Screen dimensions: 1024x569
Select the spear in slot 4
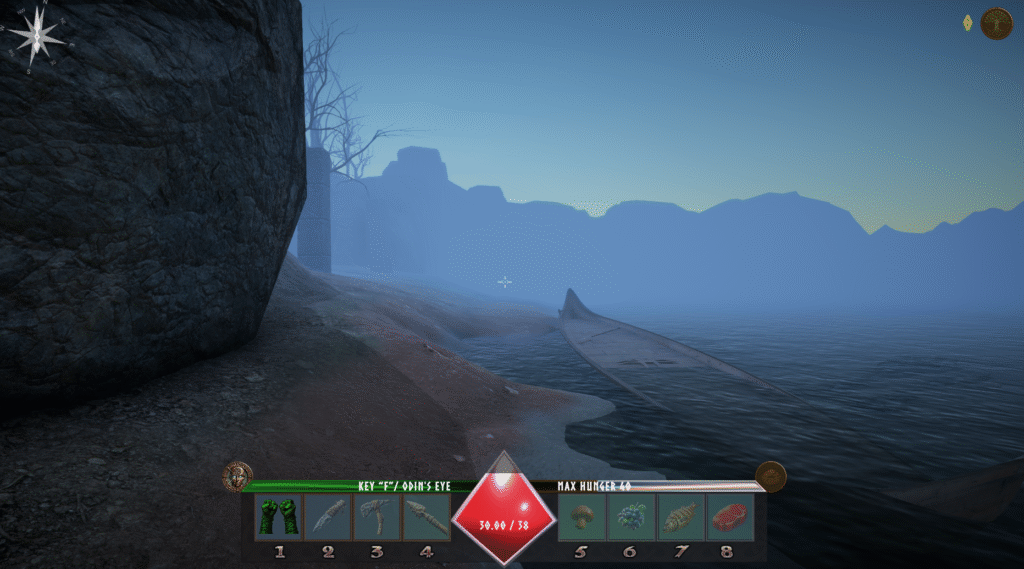(426, 517)
